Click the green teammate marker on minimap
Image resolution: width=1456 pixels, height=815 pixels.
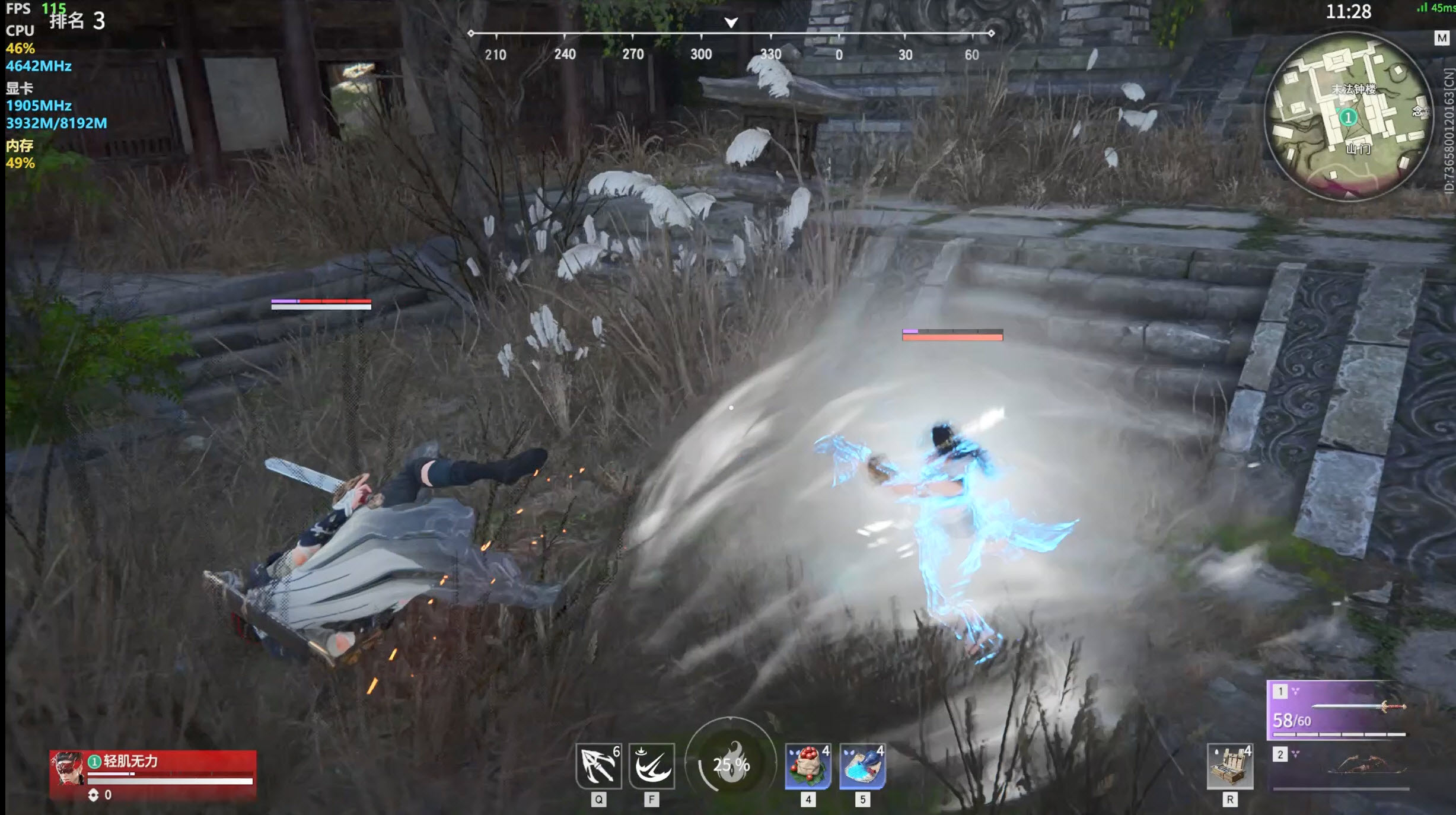(1348, 117)
